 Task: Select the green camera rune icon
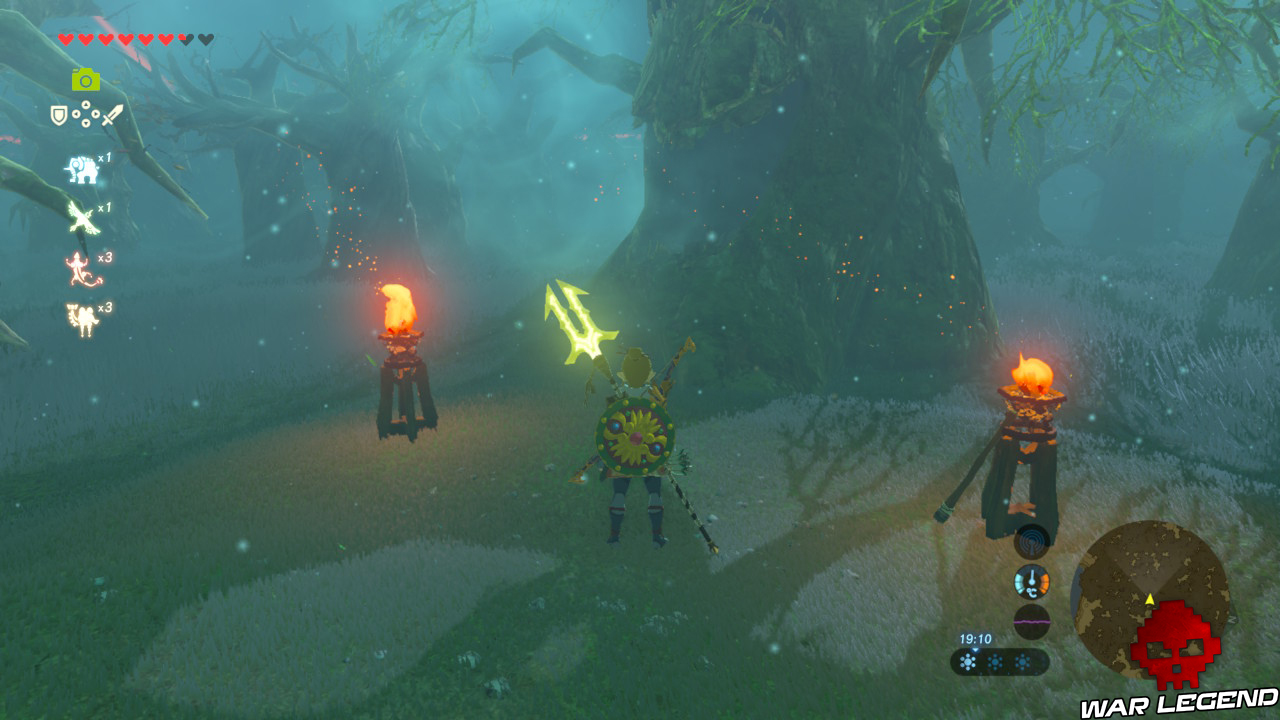tap(85, 79)
